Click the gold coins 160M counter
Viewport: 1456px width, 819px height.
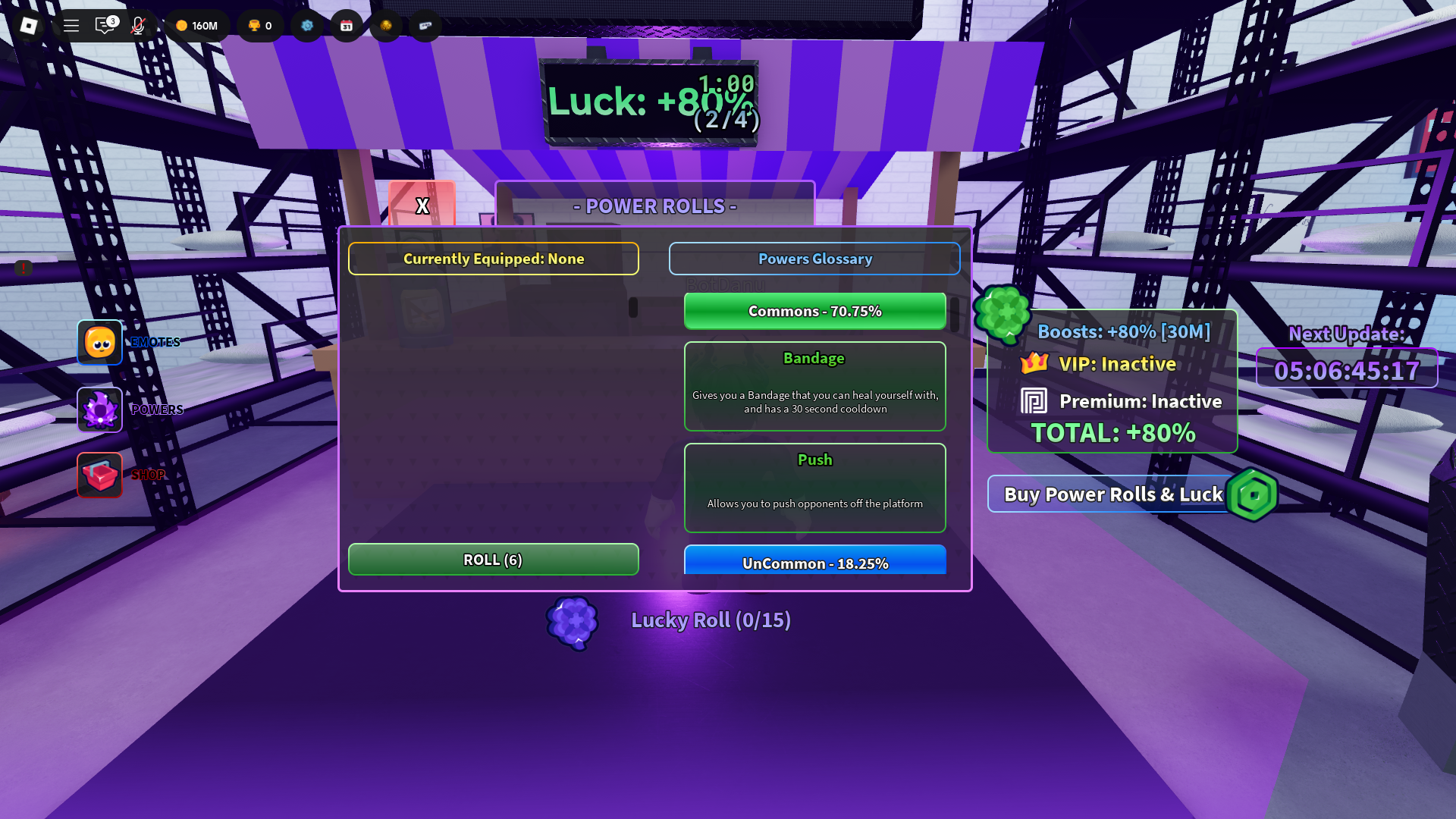197,25
